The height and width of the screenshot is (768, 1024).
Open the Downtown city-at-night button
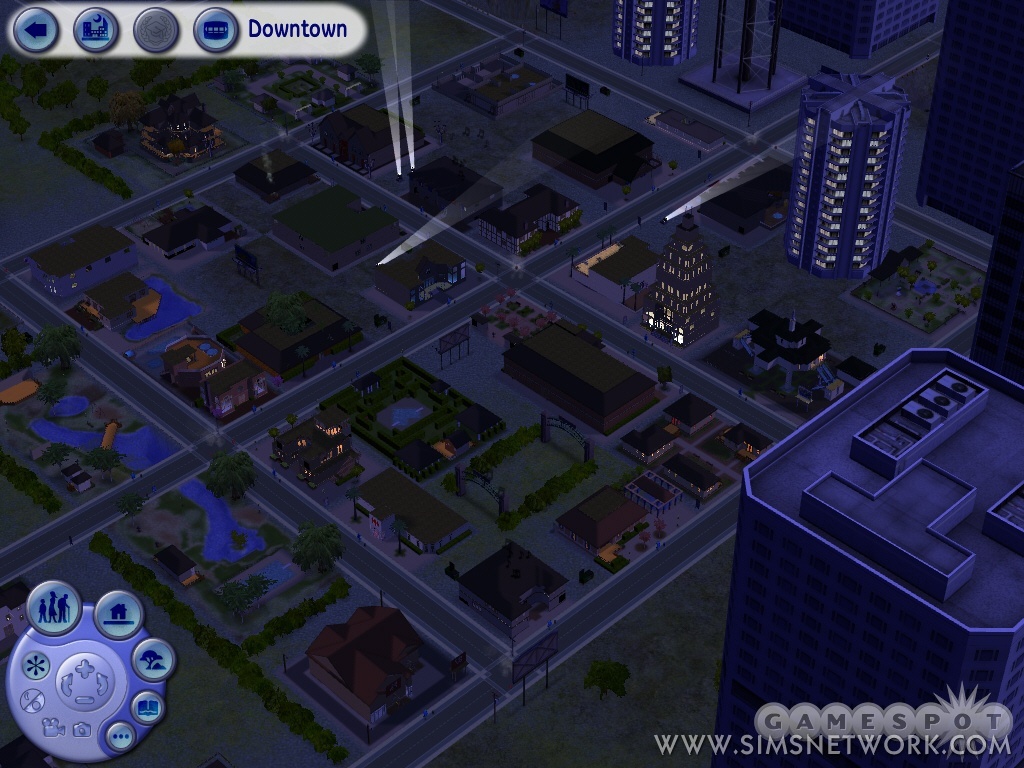(x=95, y=30)
